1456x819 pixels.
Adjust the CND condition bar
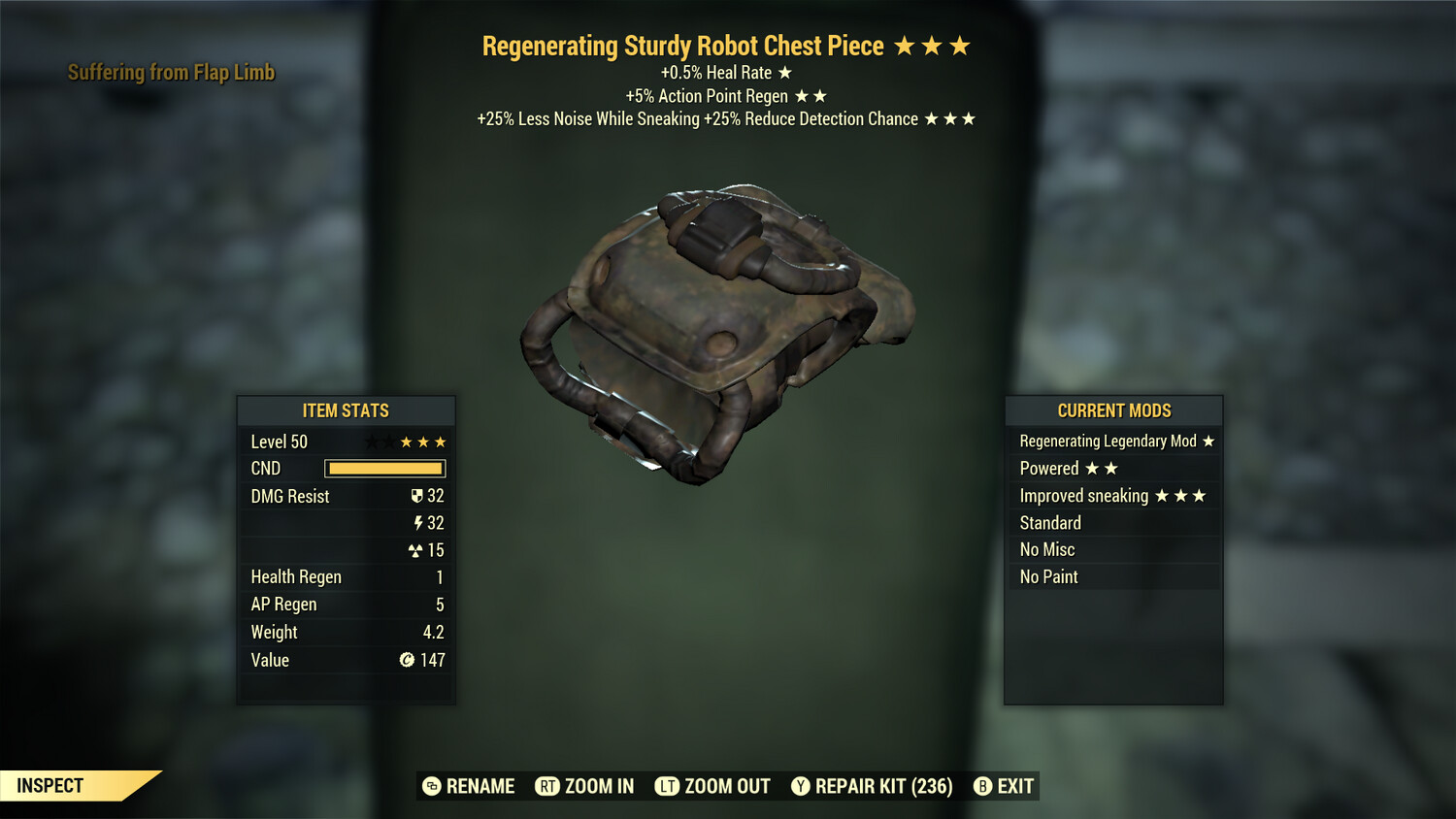click(384, 469)
